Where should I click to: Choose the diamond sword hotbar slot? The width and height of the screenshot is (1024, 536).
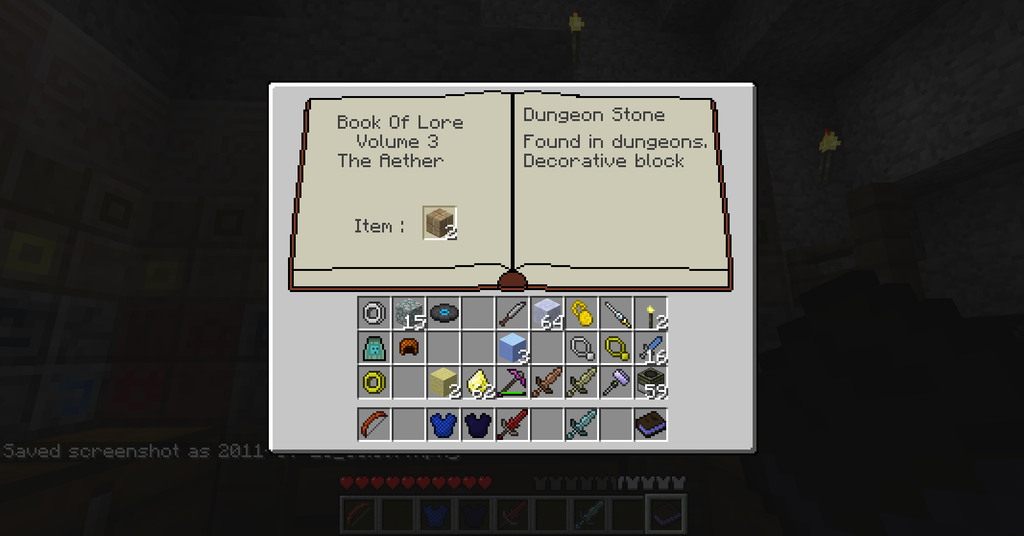580,424
